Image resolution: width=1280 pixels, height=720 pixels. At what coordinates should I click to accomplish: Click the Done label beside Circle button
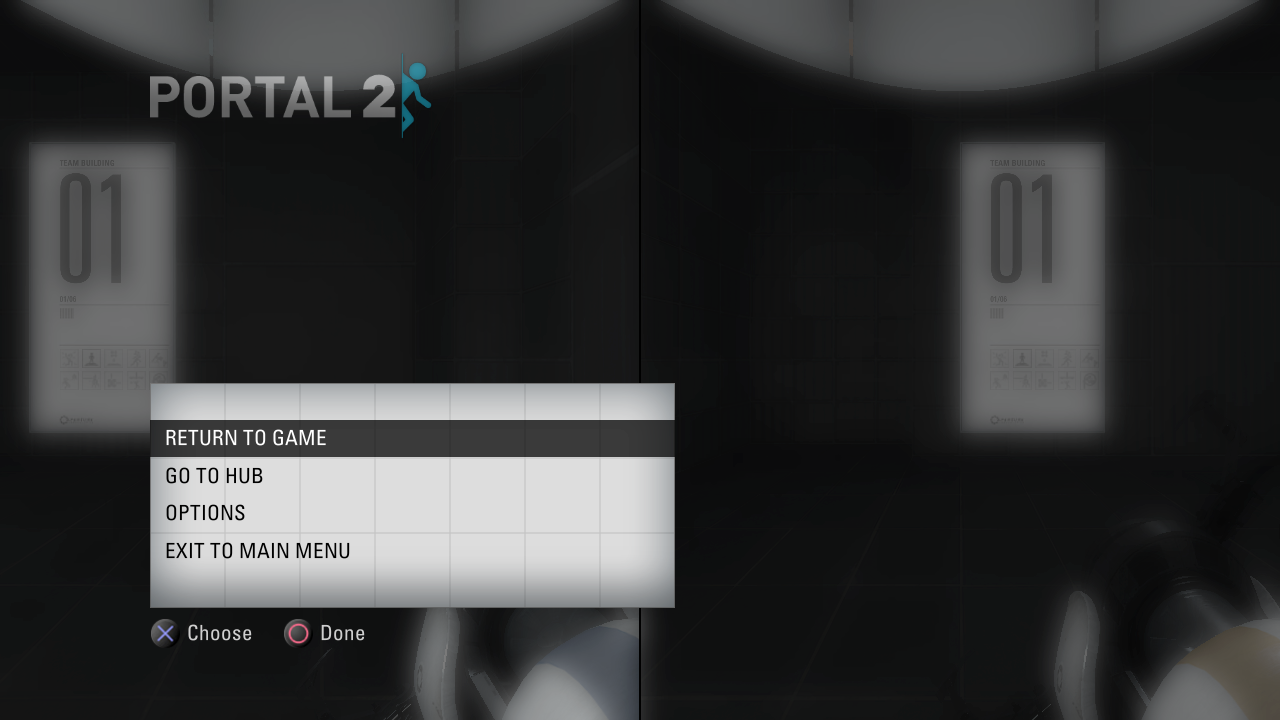[343, 633]
